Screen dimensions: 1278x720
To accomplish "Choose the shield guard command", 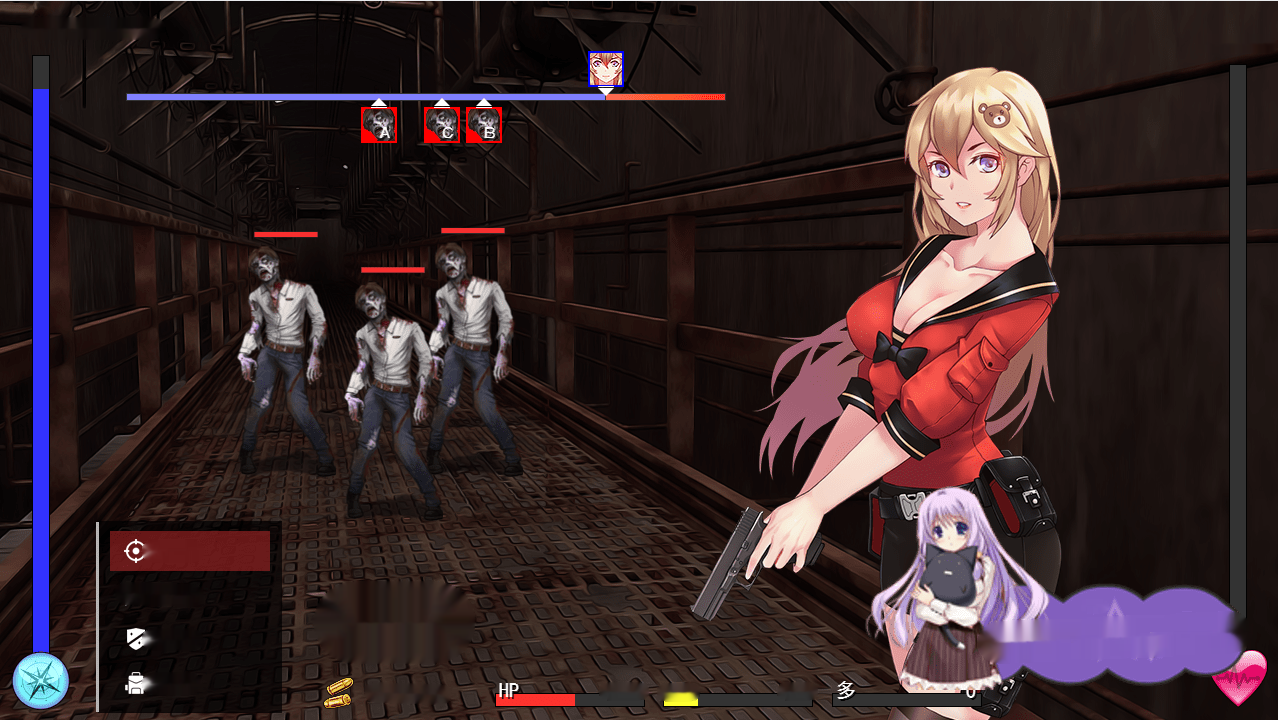I will point(137,637).
